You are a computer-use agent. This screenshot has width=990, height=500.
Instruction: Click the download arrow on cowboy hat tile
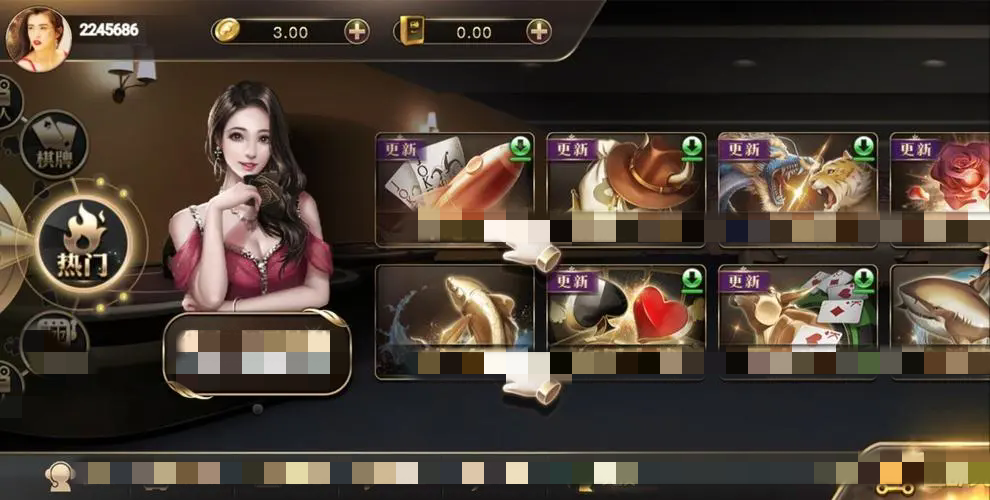pos(692,149)
